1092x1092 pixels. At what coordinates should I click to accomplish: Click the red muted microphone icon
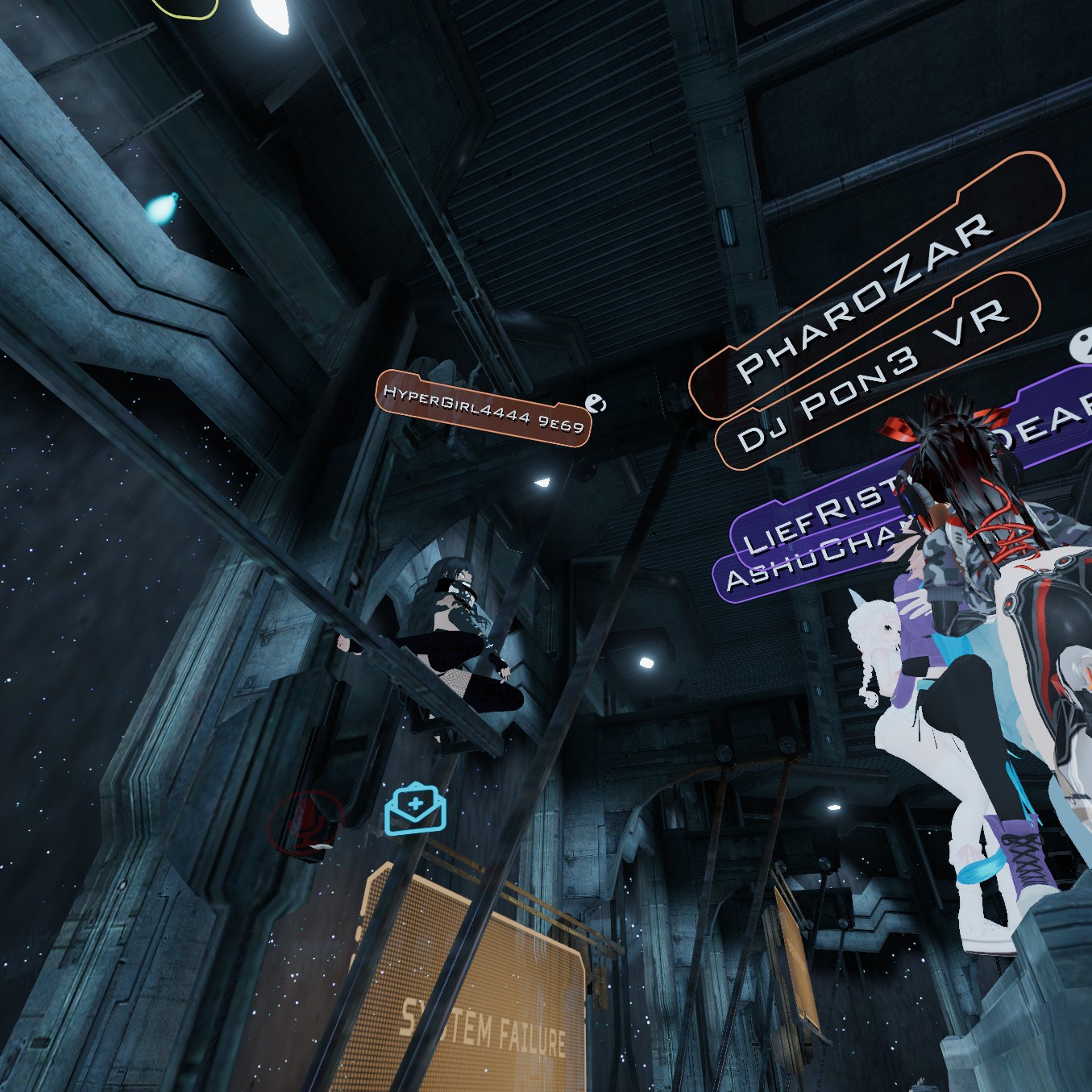[305, 820]
